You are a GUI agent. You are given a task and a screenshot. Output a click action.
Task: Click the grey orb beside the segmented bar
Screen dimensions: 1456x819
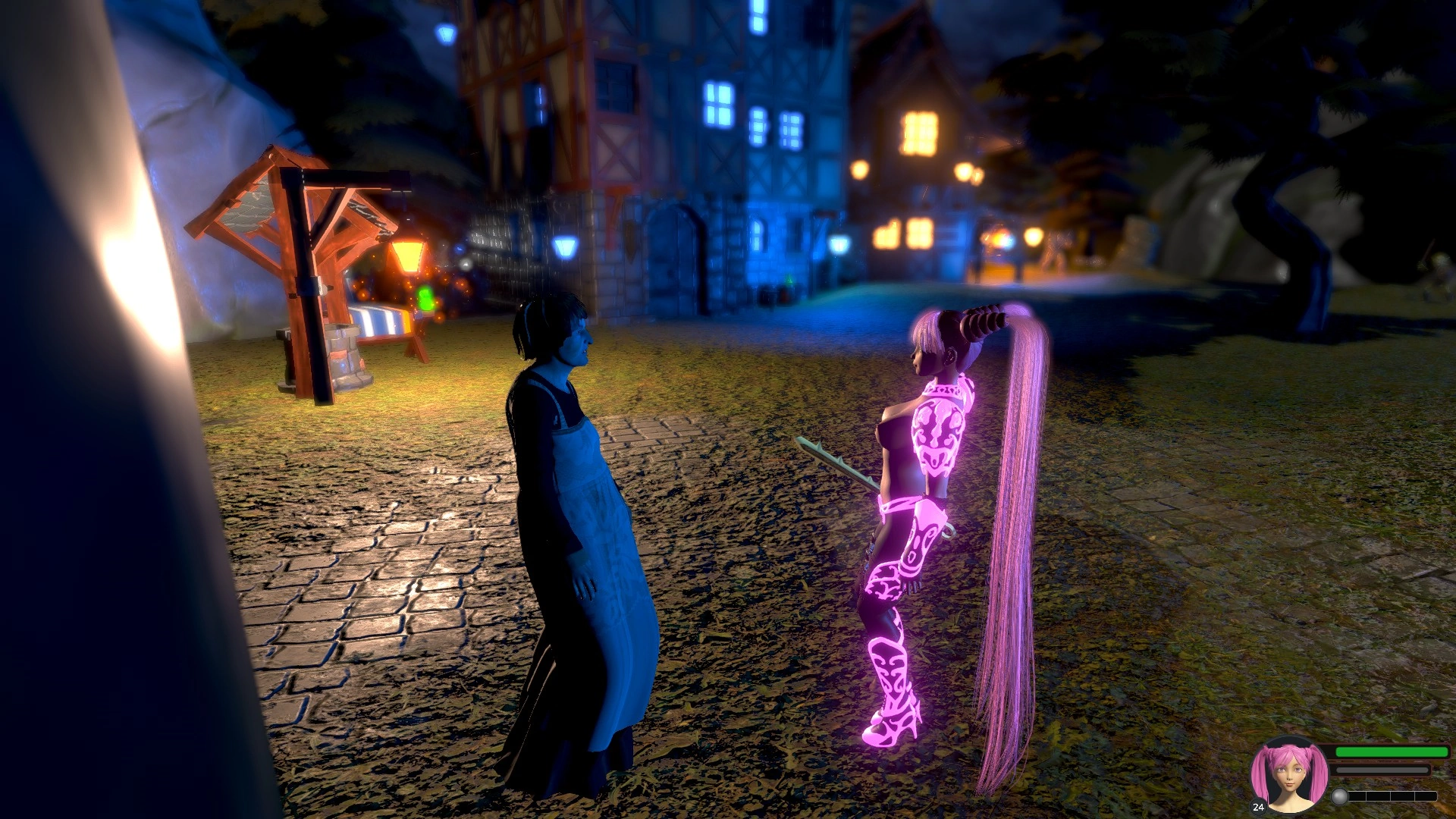[1340, 796]
